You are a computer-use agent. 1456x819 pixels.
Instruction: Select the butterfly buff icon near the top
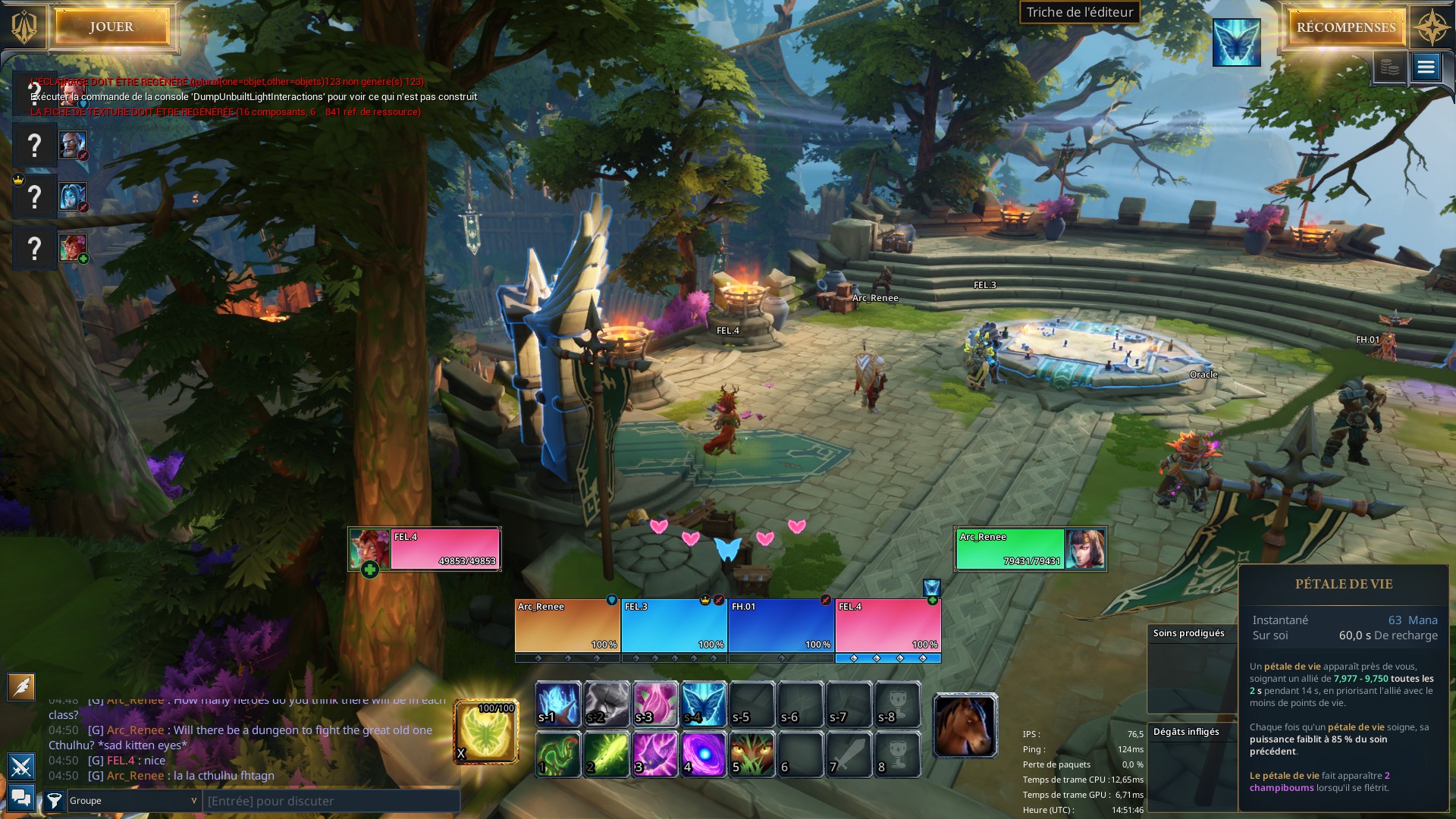[1236, 42]
